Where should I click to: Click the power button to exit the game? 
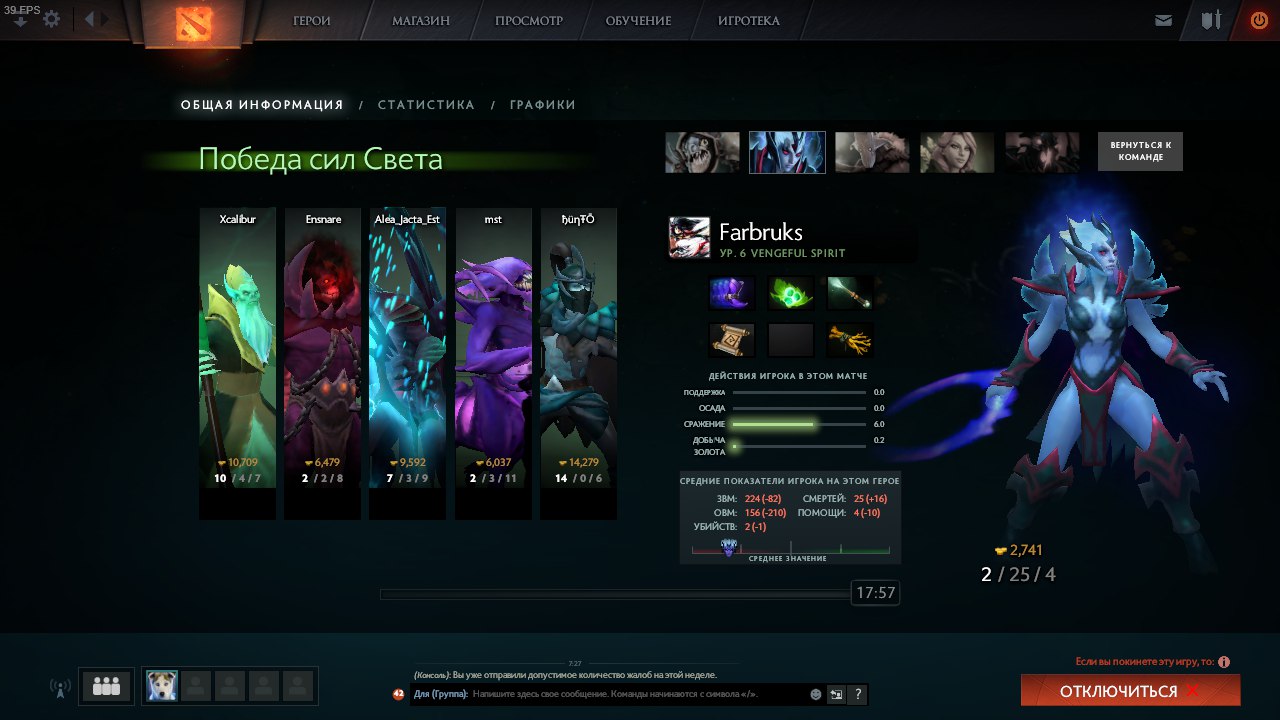point(1258,19)
